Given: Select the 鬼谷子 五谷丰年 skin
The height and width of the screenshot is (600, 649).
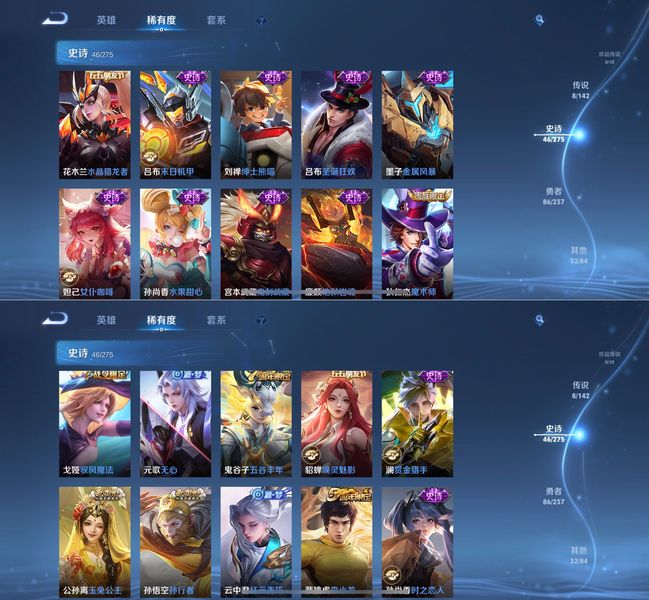Looking at the screenshot, I should [x=256, y=423].
